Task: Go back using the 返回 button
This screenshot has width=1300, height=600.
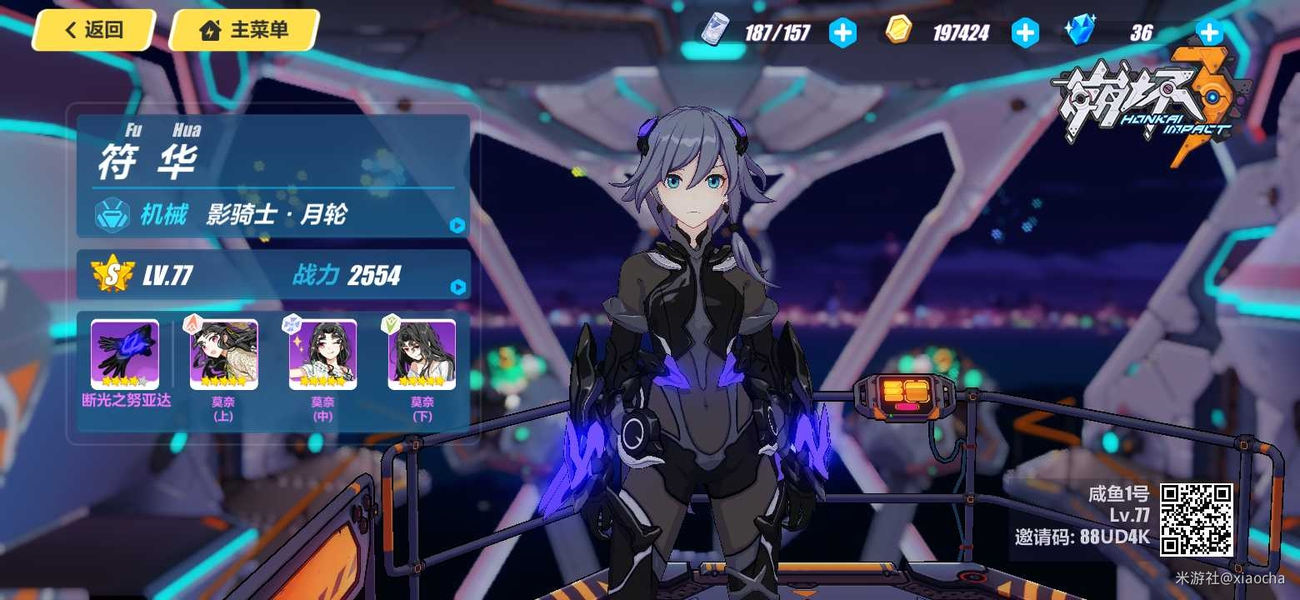Action: [93, 30]
